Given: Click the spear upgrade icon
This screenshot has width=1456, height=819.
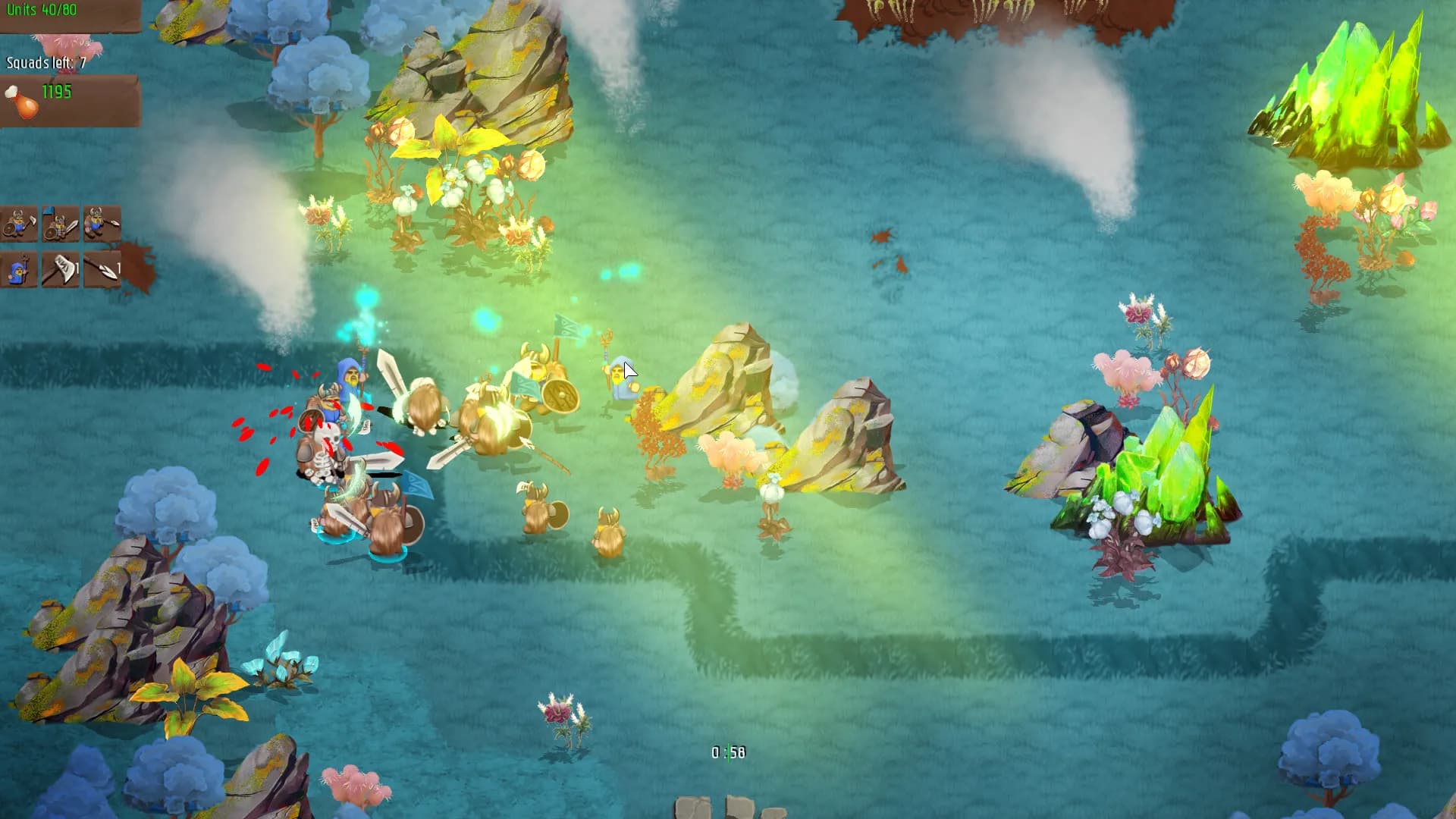Looking at the screenshot, I should 102,268.
